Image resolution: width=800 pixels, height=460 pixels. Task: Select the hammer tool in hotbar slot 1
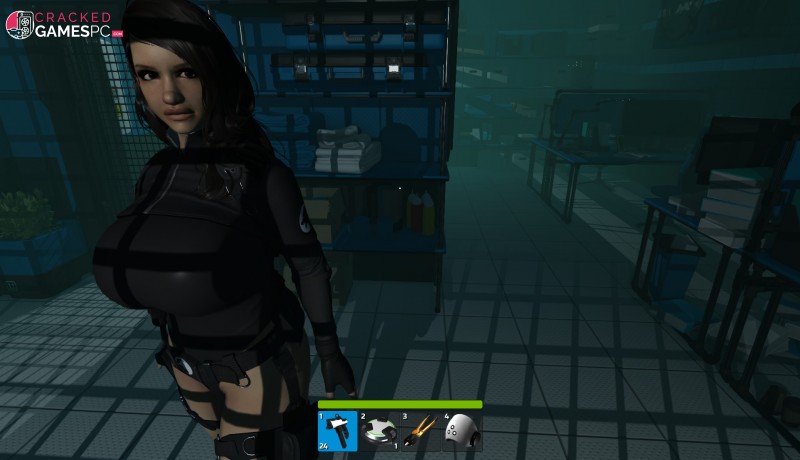tap(338, 431)
